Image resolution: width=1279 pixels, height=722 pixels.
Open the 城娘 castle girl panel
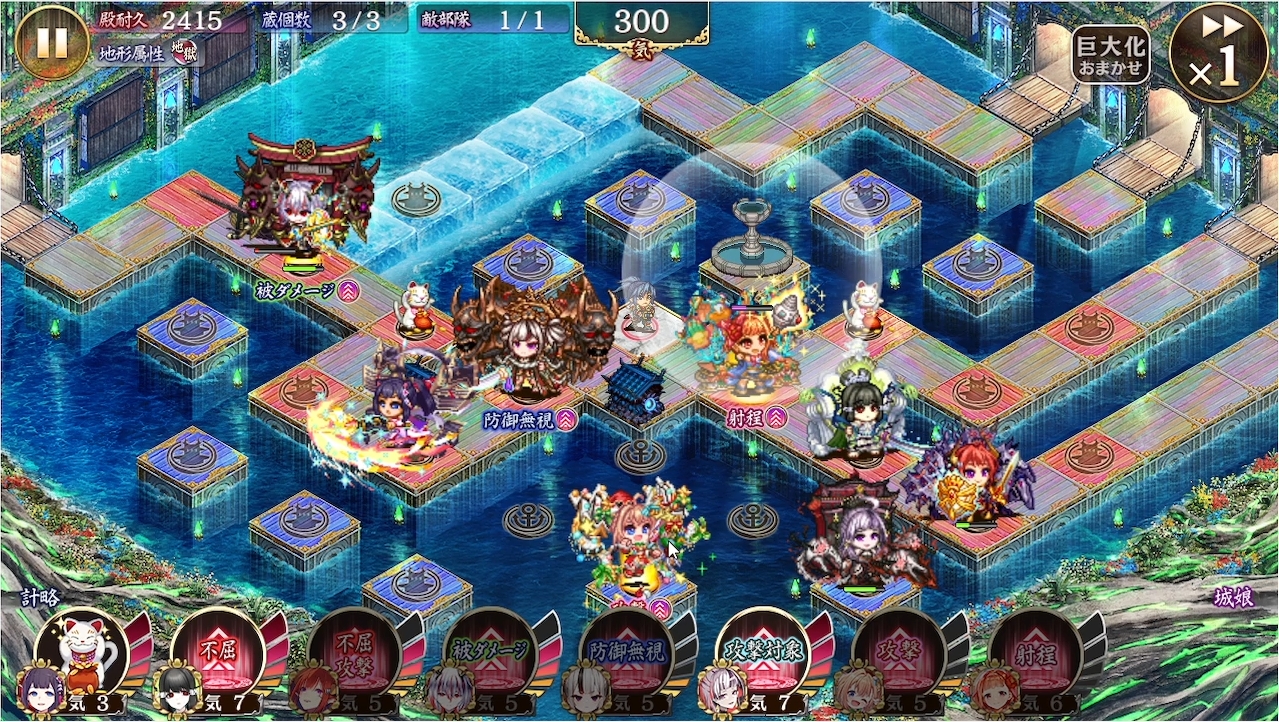[x=1232, y=597]
